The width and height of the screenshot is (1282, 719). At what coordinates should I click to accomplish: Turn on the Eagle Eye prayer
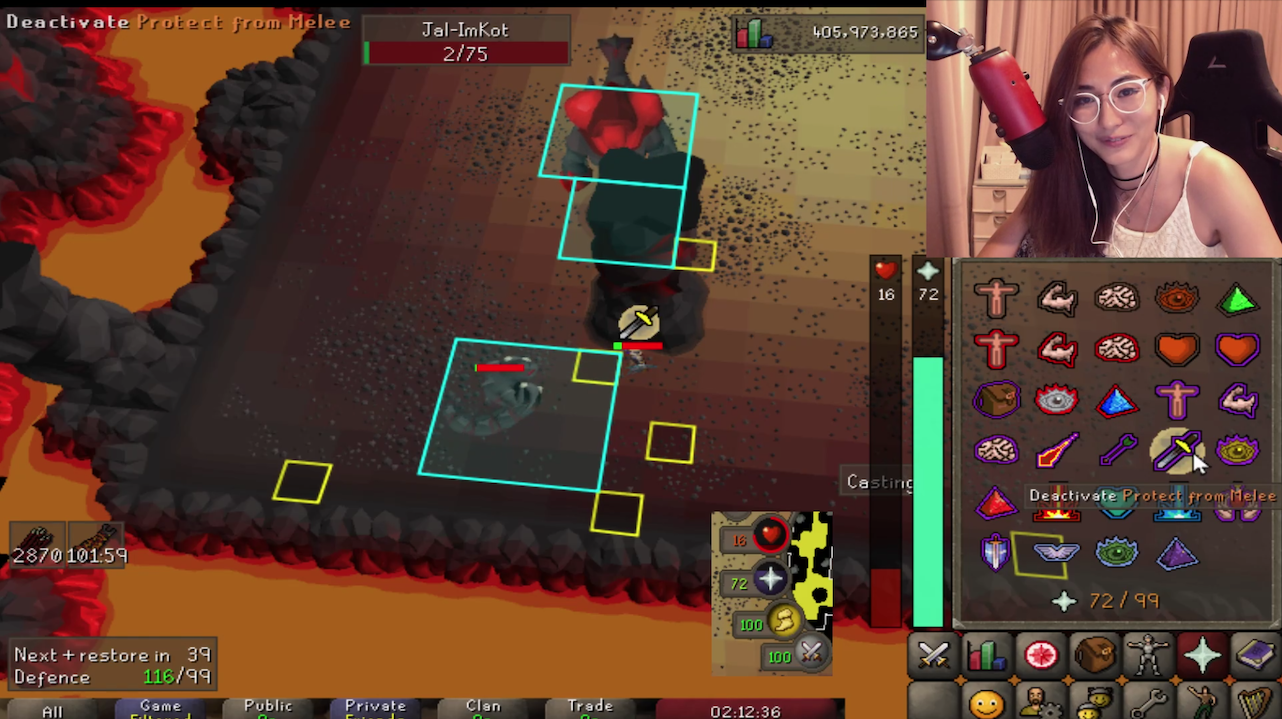(x=1237, y=451)
